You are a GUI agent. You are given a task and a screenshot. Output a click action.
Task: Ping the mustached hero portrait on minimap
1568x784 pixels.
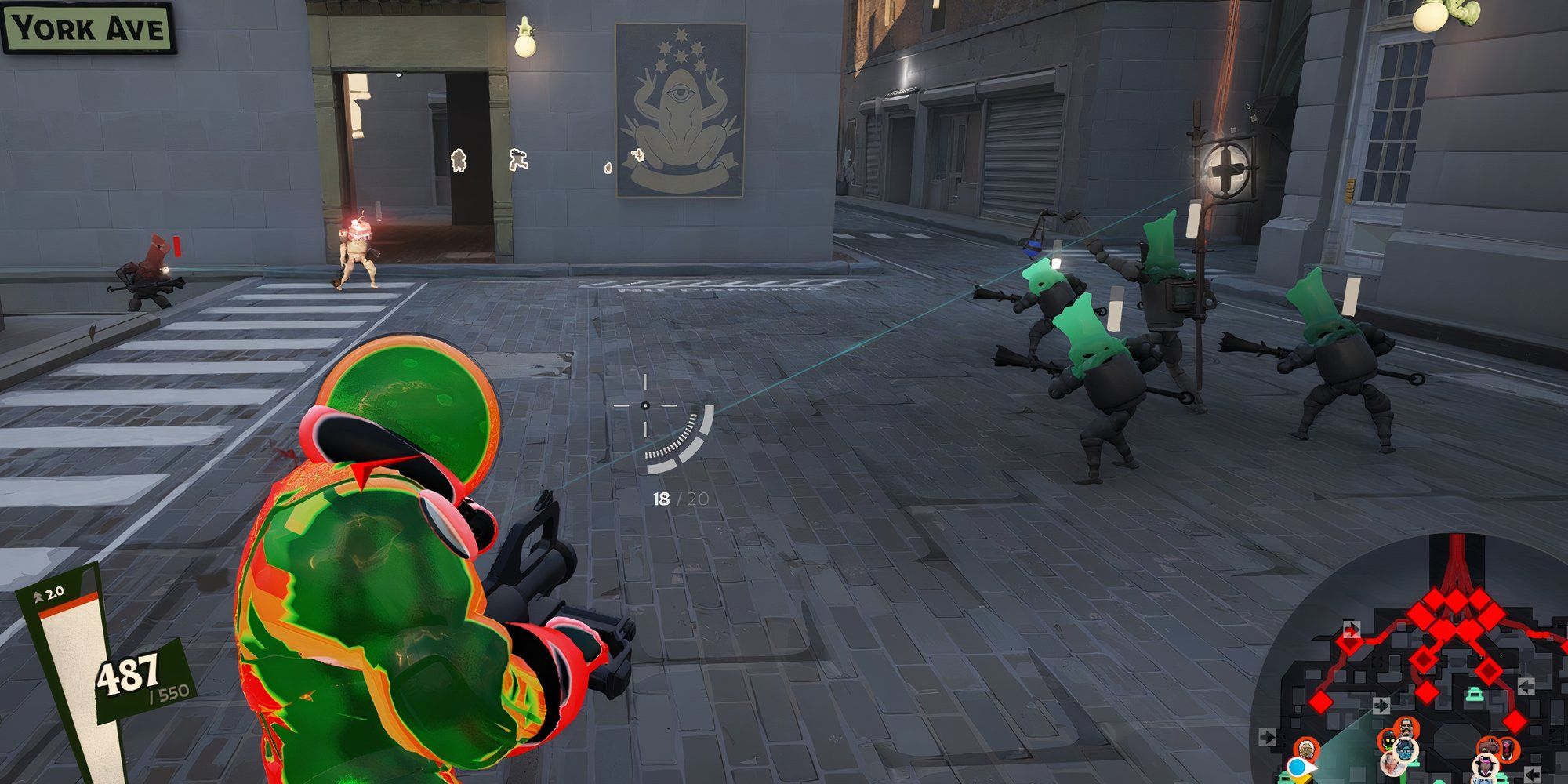point(1404,728)
